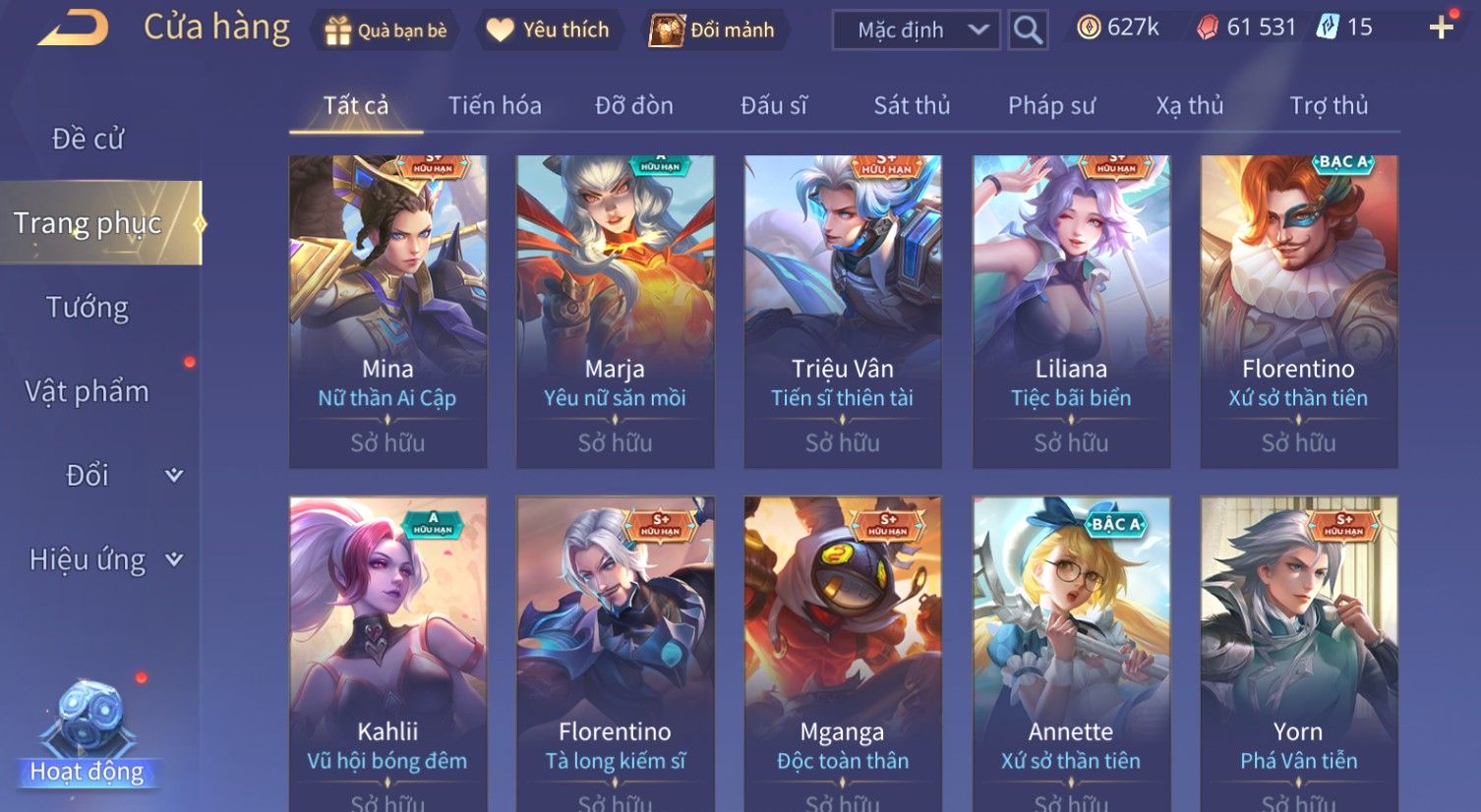
Task: Show the Sát thủ skin category
Action: [912, 105]
